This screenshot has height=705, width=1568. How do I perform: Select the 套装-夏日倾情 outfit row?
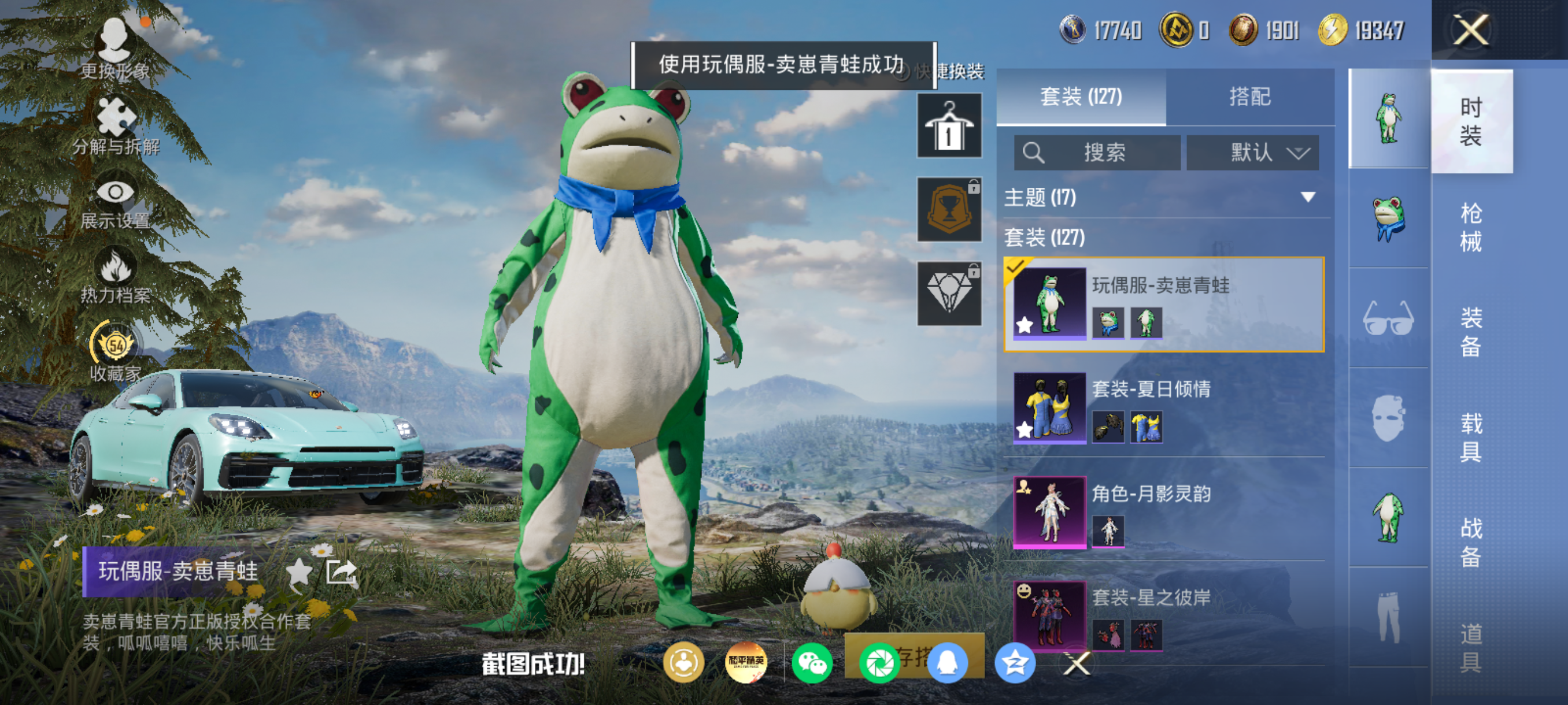point(1163,407)
